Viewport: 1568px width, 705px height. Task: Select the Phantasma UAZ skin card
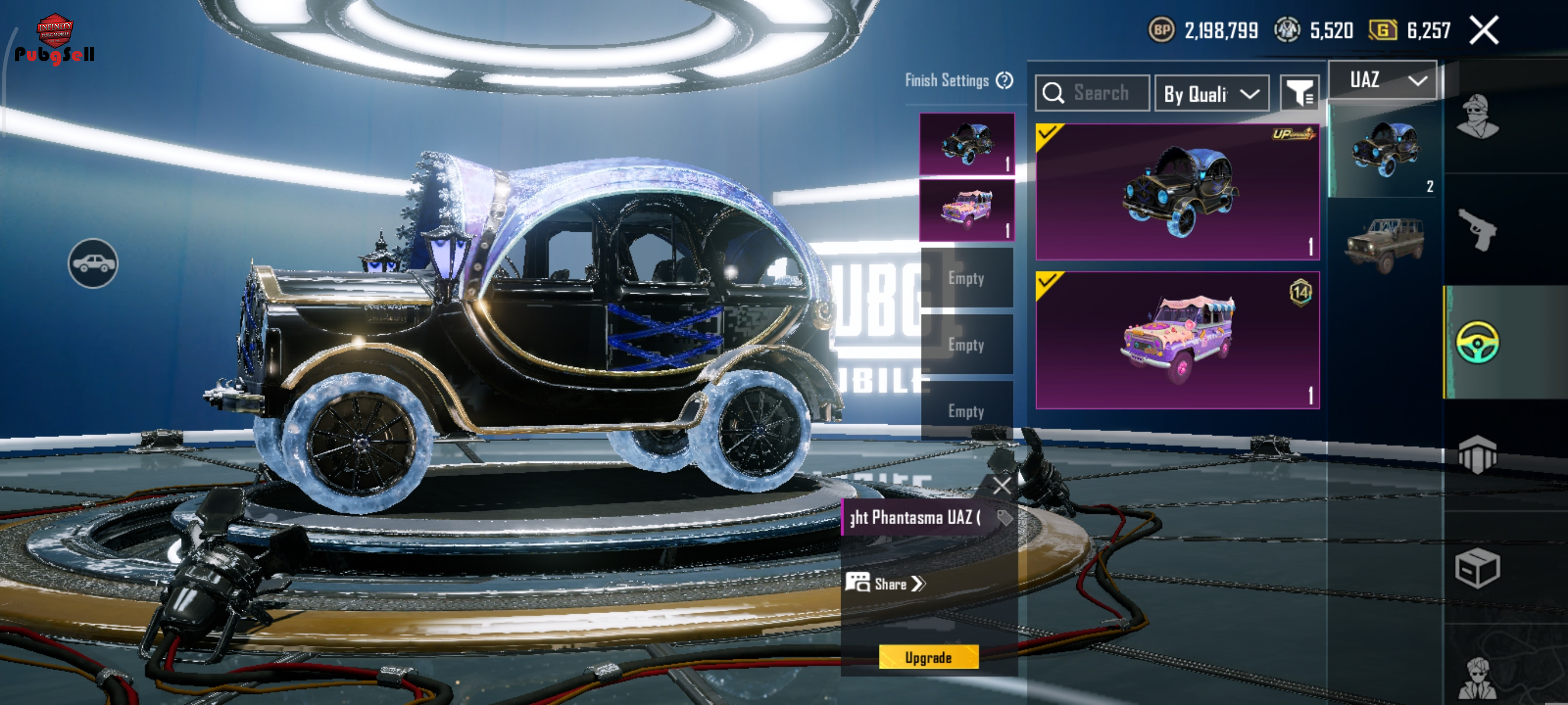pyautogui.click(x=1177, y=192)
